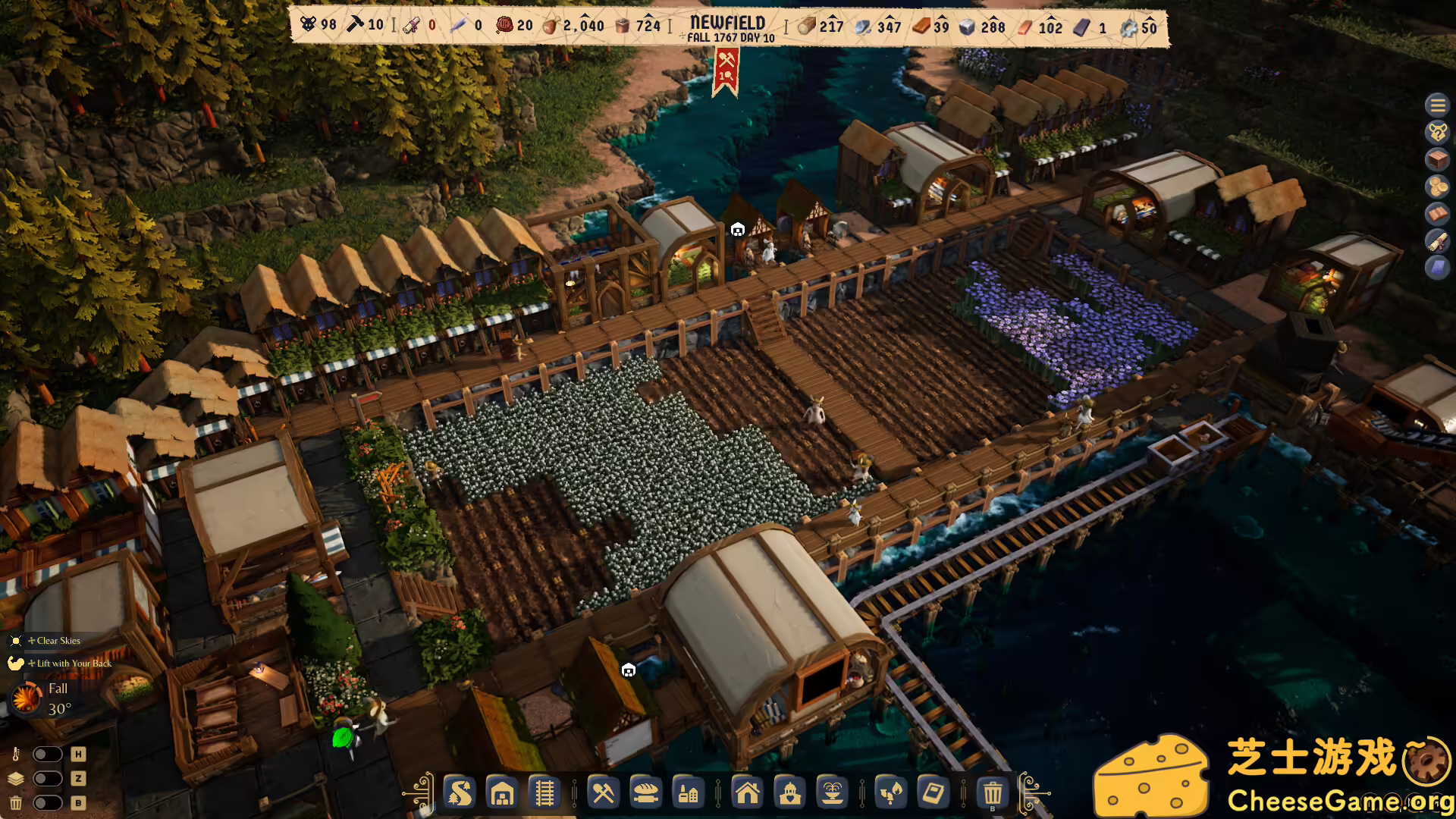Open the fountain decorations category
This screenshot has height=819, width=1456.
(832, 794)
